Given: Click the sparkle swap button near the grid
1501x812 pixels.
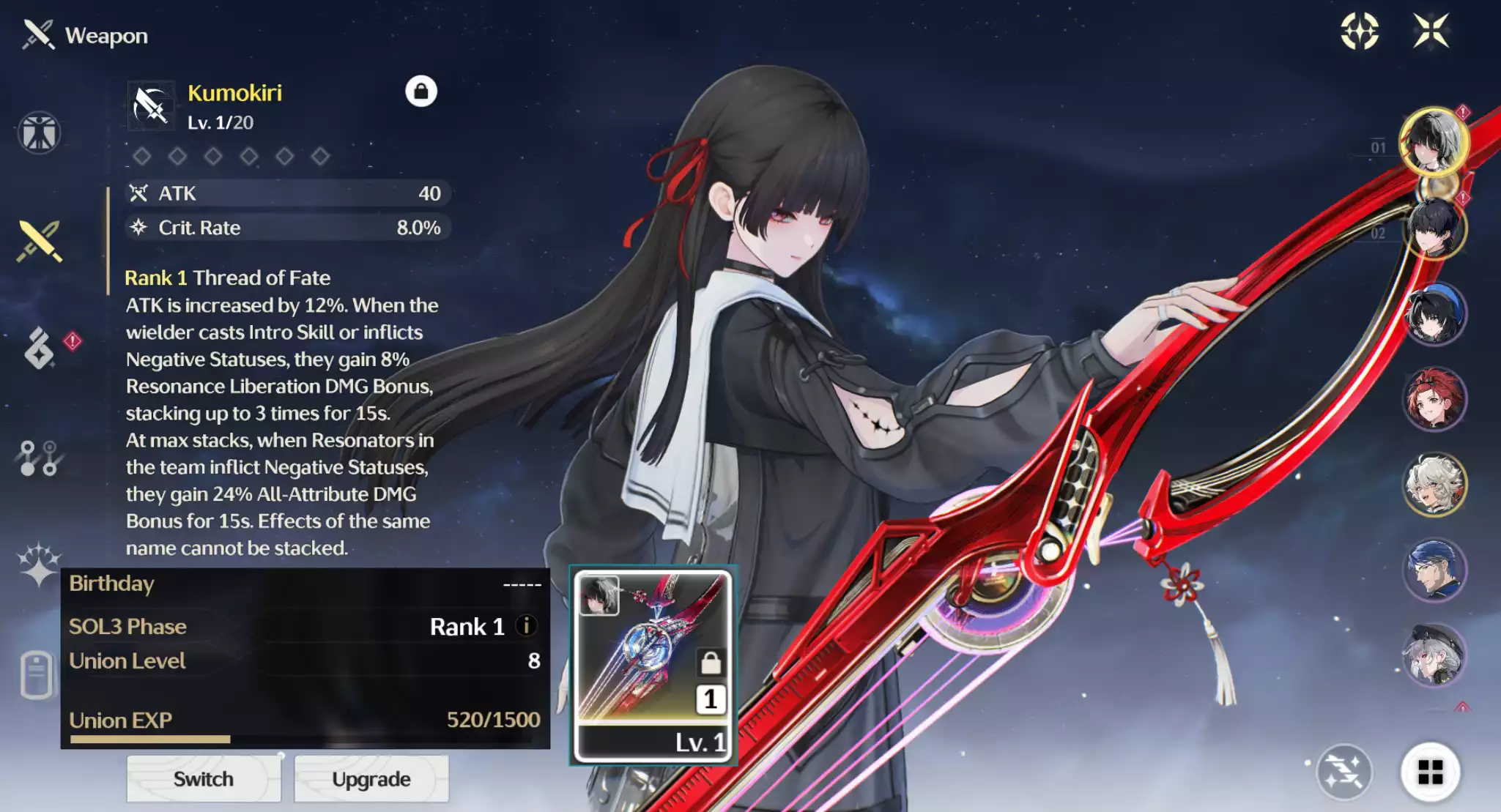Looking at the screenshot, I should pyautogui.click(x=1344, y=772).
